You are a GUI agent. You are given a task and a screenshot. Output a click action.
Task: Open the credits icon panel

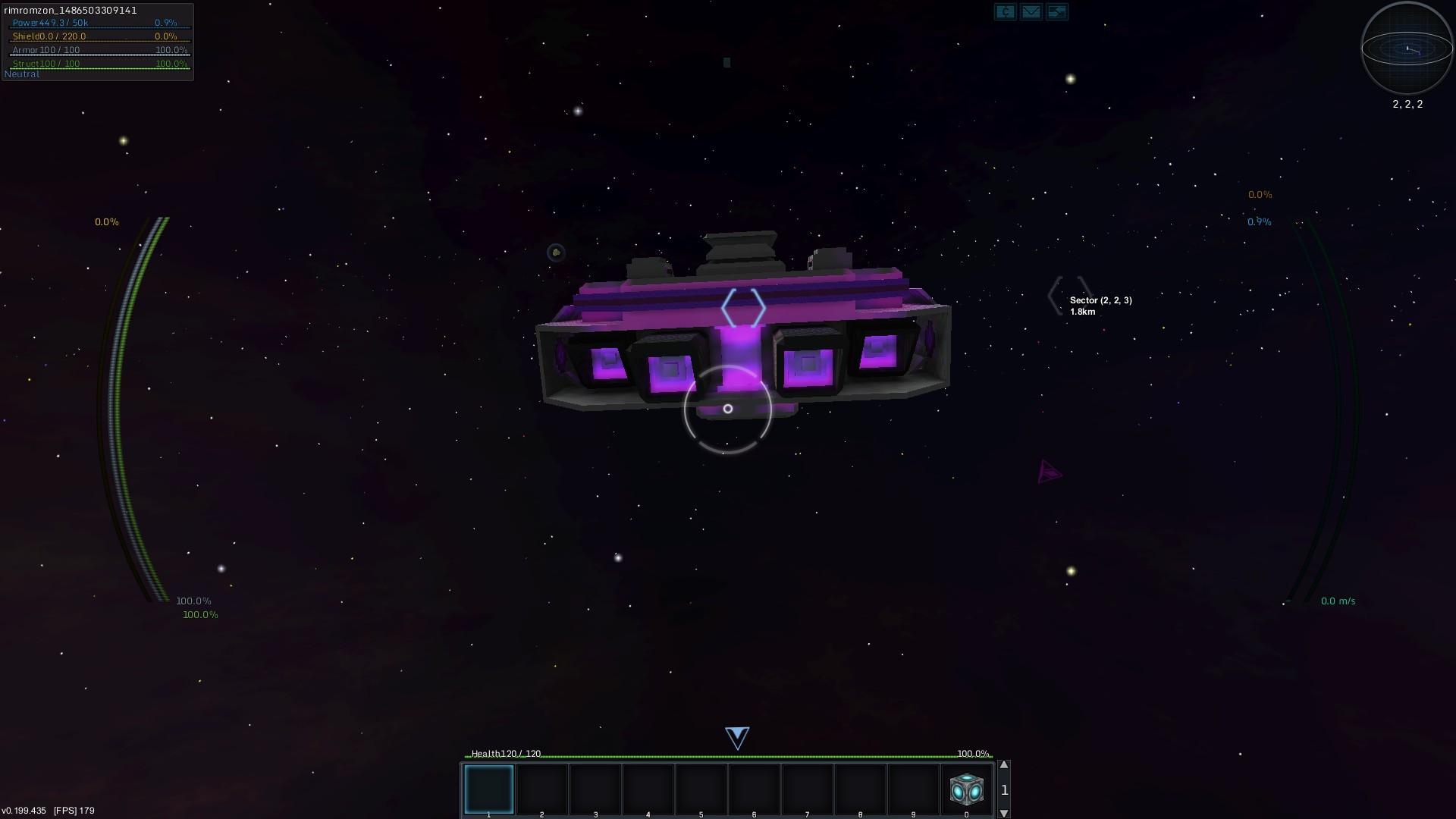click(1005, 12)
